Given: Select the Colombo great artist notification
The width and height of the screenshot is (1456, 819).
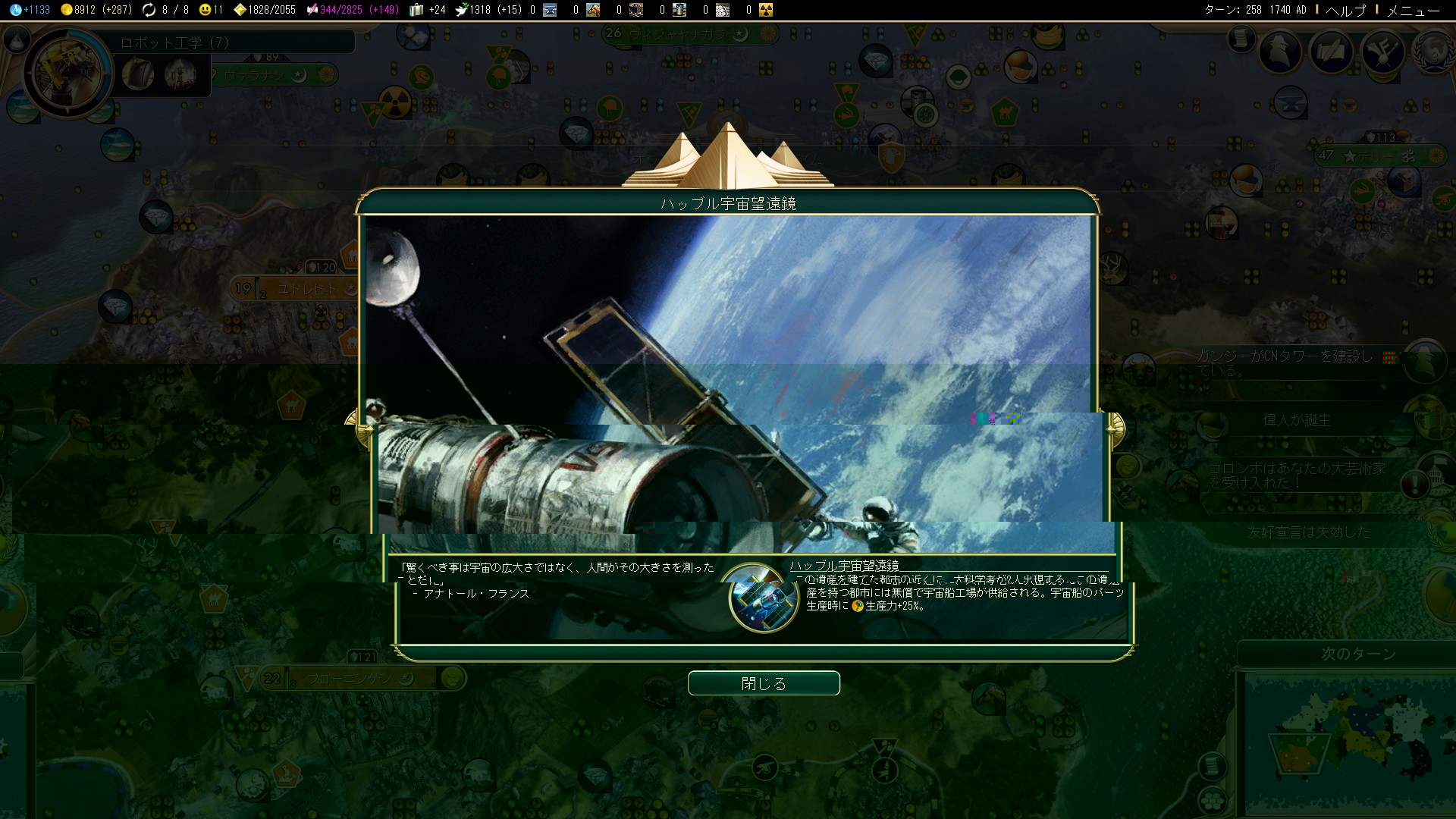Looking at the screenshot, I should point(1297,475).
